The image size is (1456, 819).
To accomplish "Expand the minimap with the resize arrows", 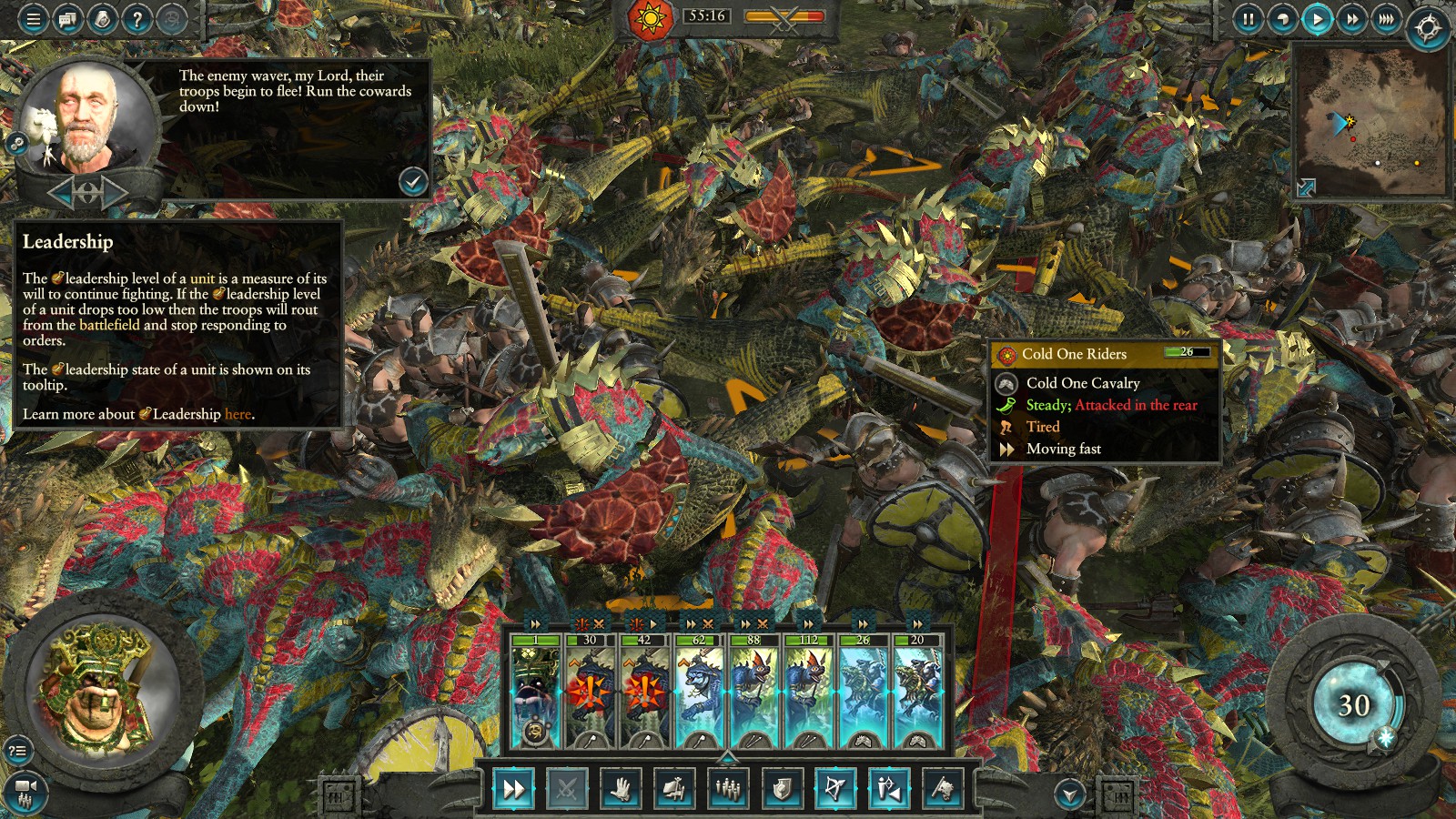I will 1306,187.
